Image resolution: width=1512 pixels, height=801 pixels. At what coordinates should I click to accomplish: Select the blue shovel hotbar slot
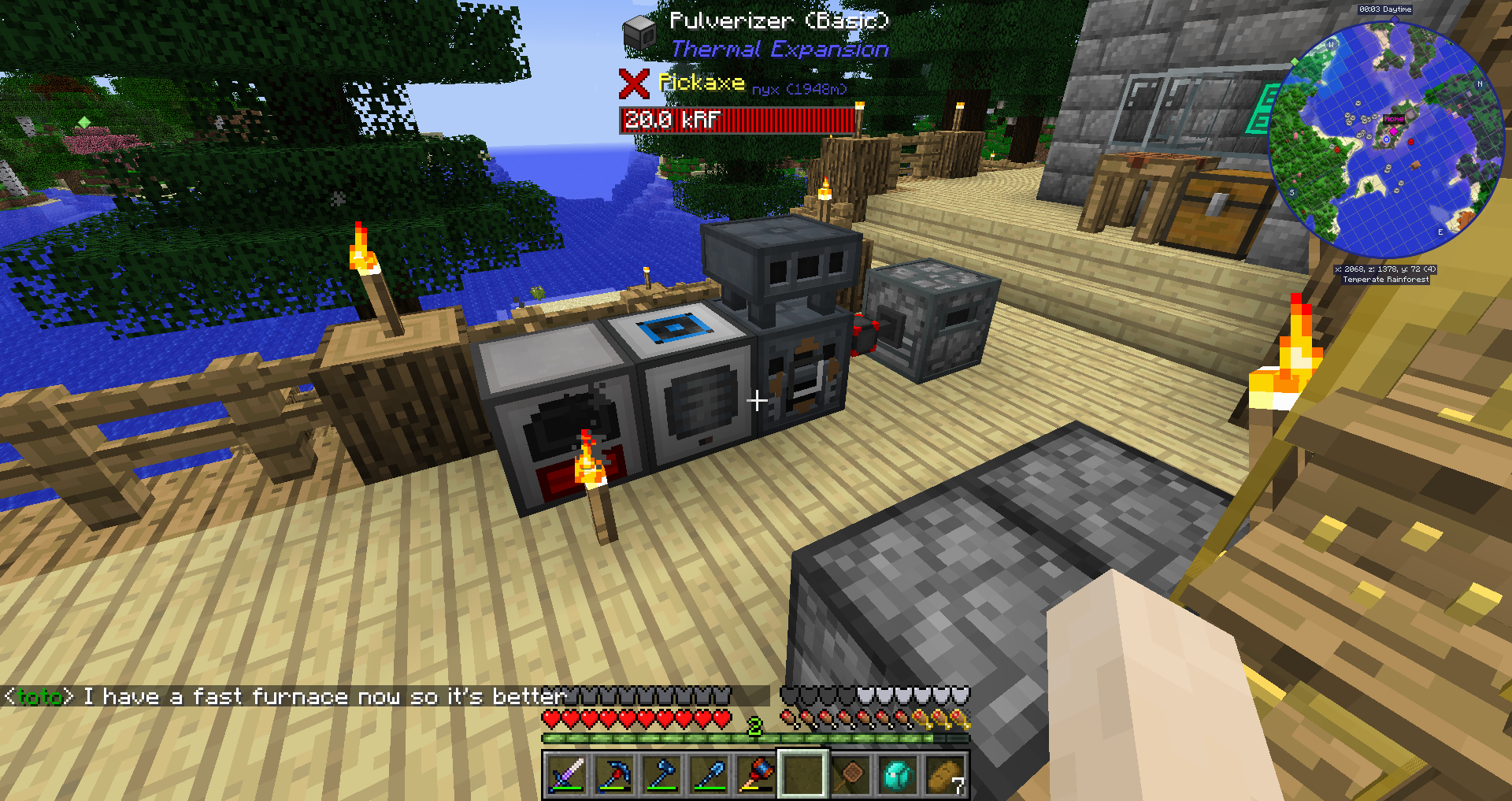tap(709, 775)
